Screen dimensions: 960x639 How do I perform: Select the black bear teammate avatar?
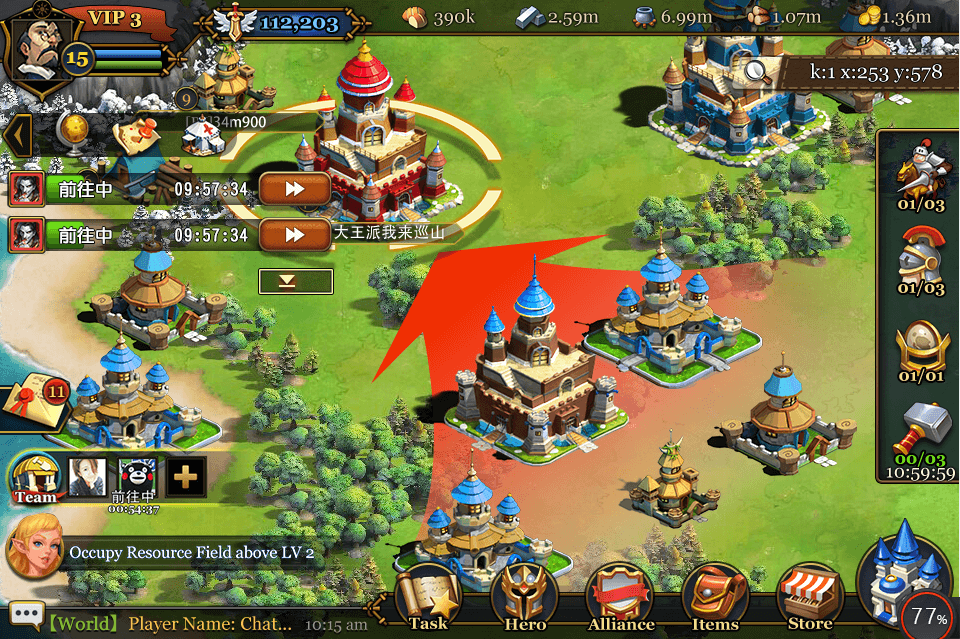point(138,477)
